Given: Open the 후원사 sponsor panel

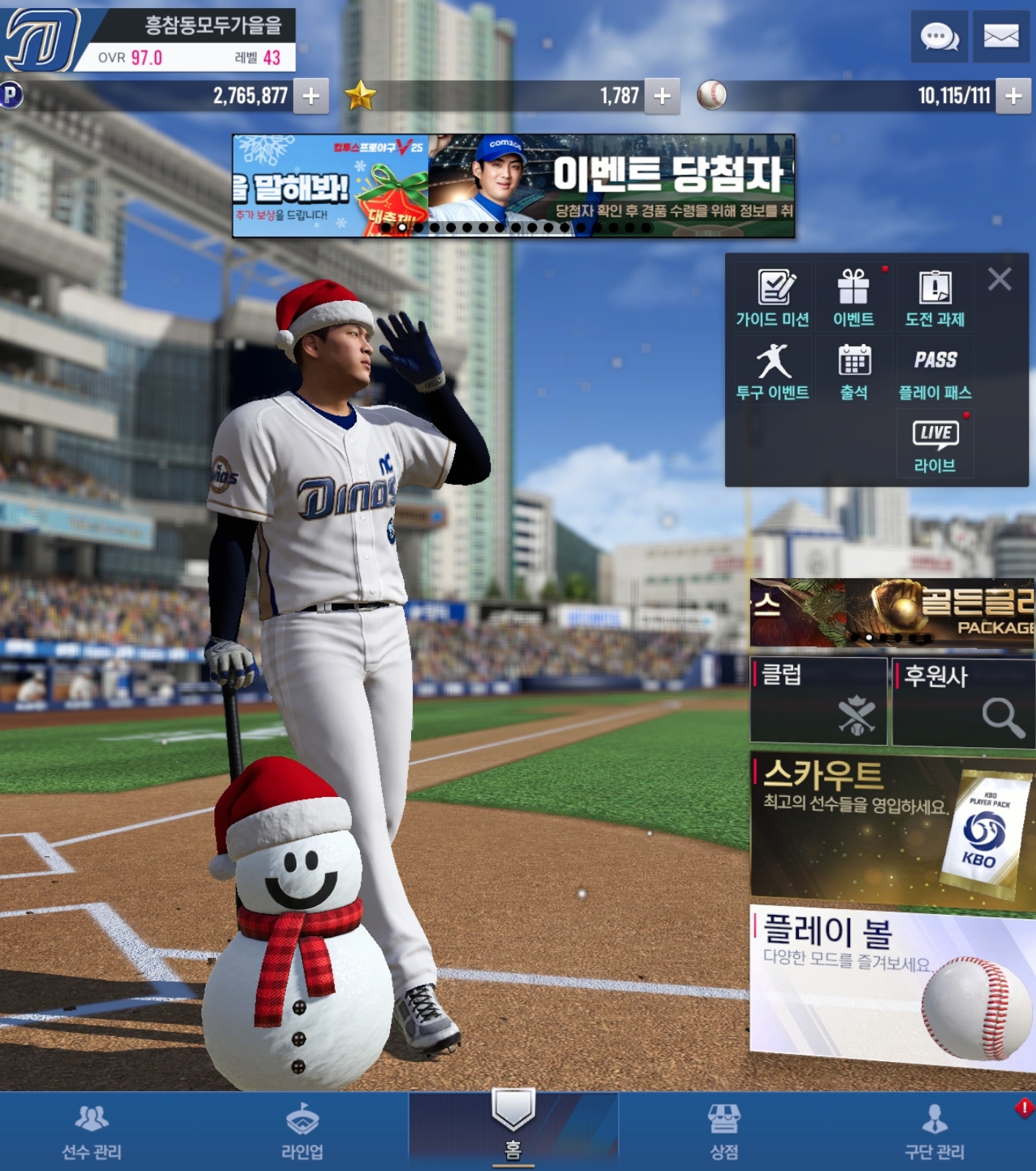Looking at the screenshot, I should (x=964, y=702).
